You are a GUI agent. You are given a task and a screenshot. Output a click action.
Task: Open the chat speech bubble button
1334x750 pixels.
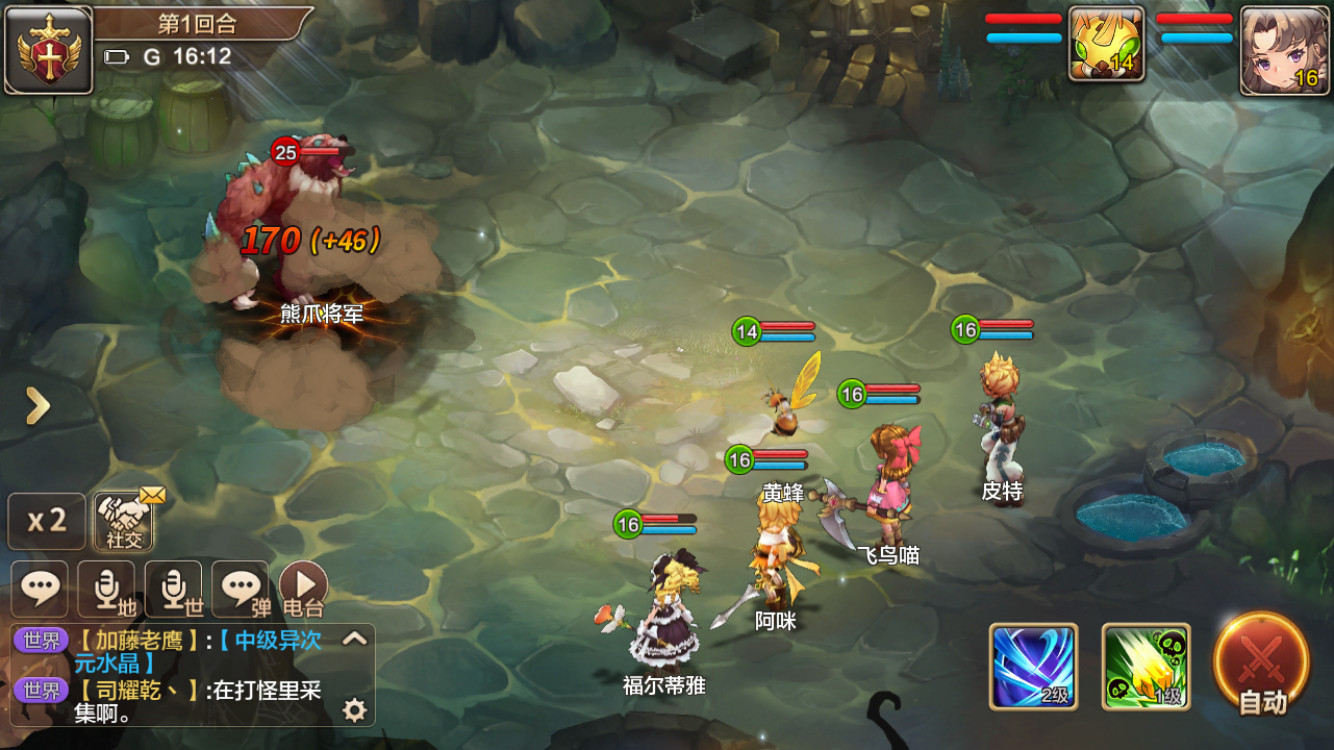pyautogui.click(x=40, y=588)
